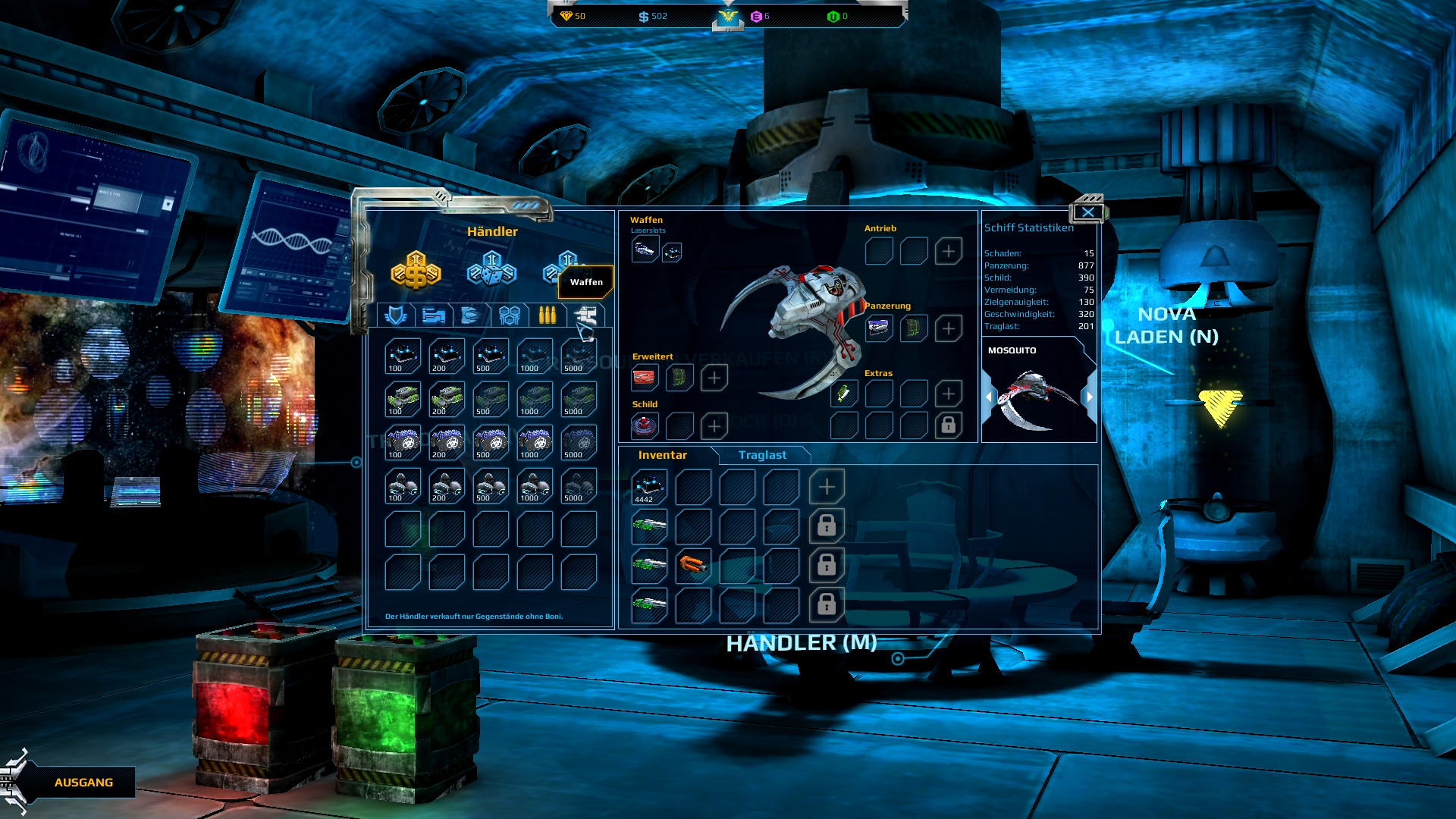
Task: Pick the 500-pack blue crystal ammo
Action: [491, 443]
